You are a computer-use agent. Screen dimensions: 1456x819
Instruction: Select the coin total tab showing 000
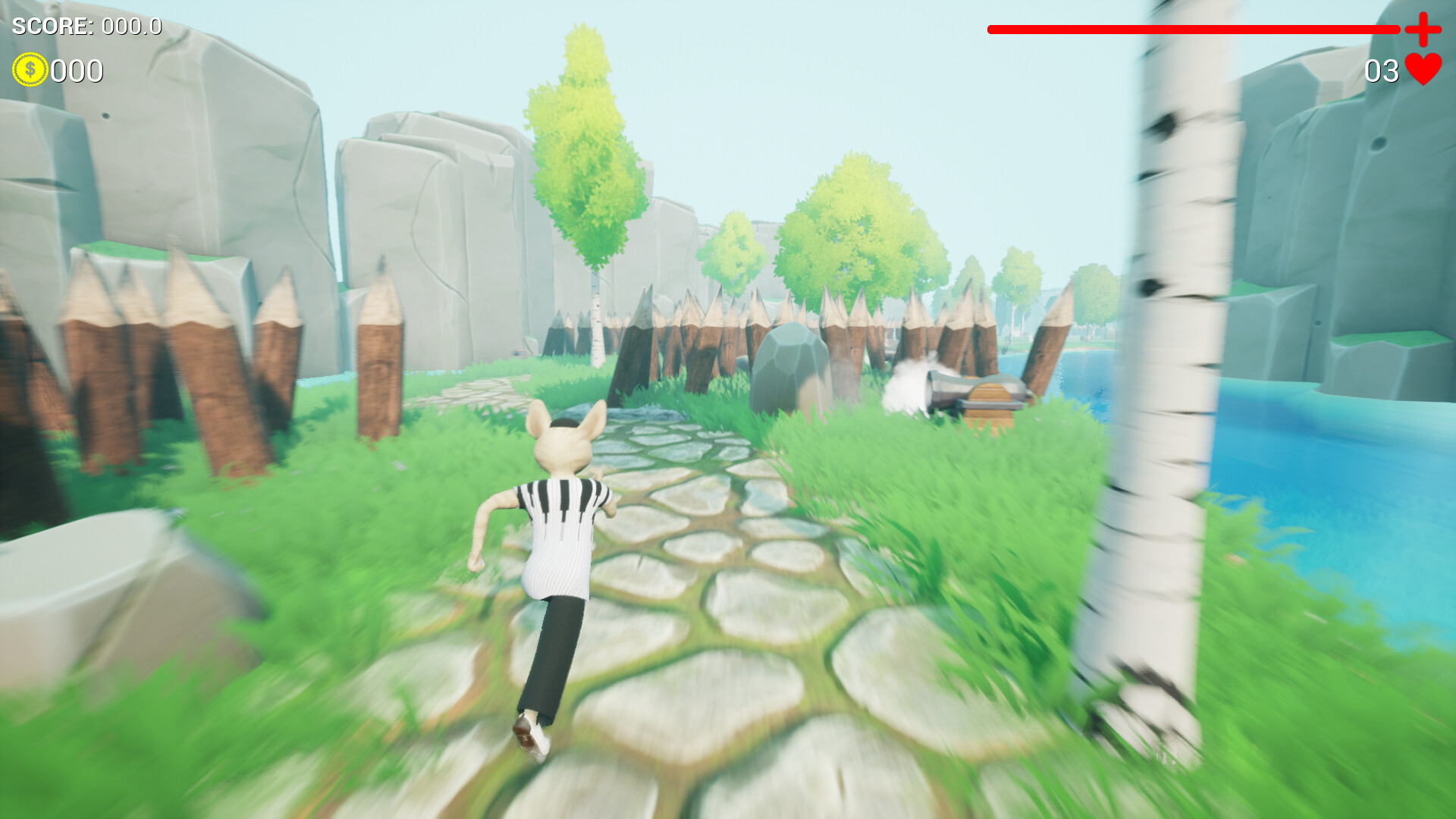(76, 72)
